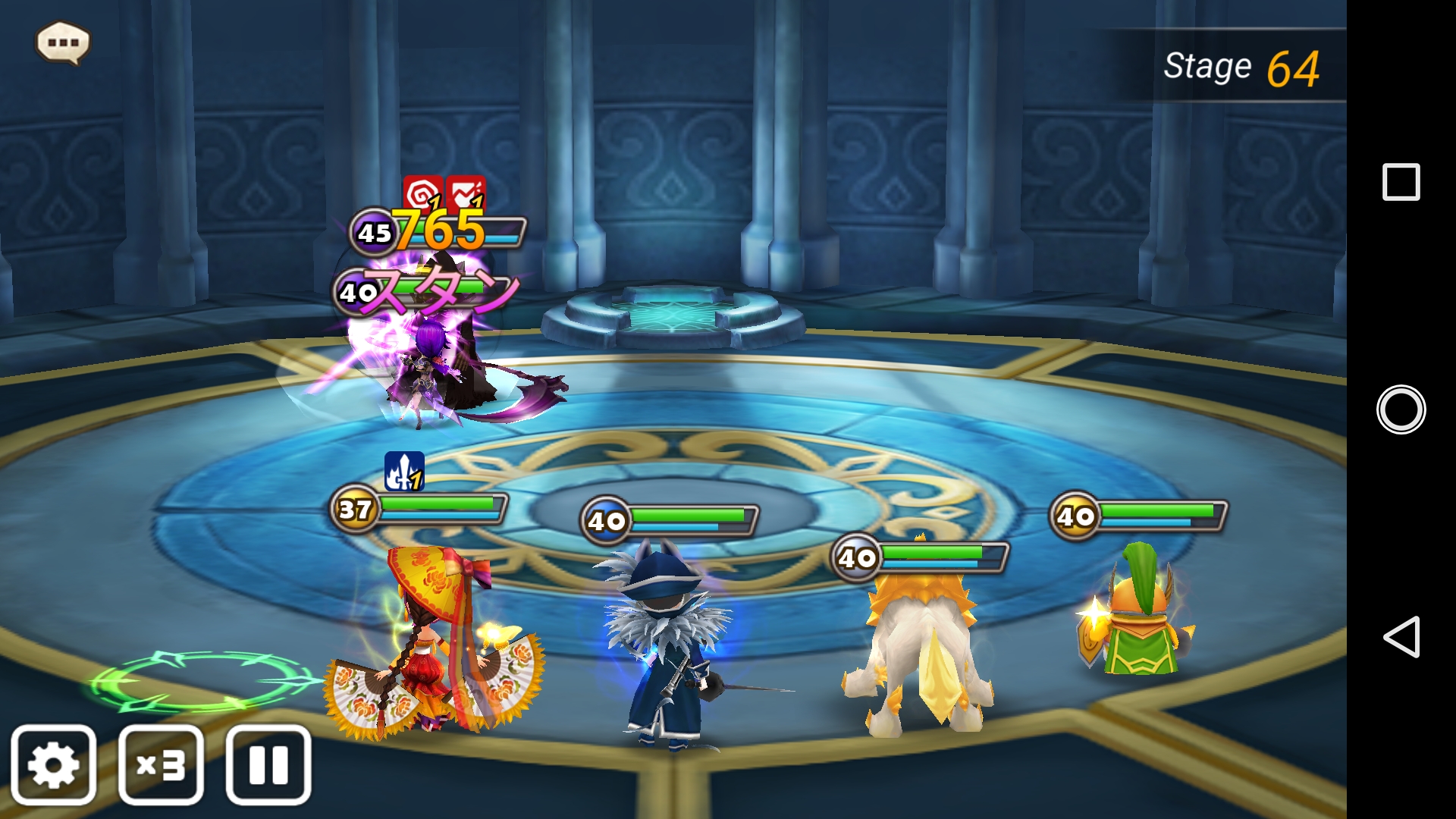Tap Android back triangle button
The image size is (1456, 819).
click(x=1401, y=637)
